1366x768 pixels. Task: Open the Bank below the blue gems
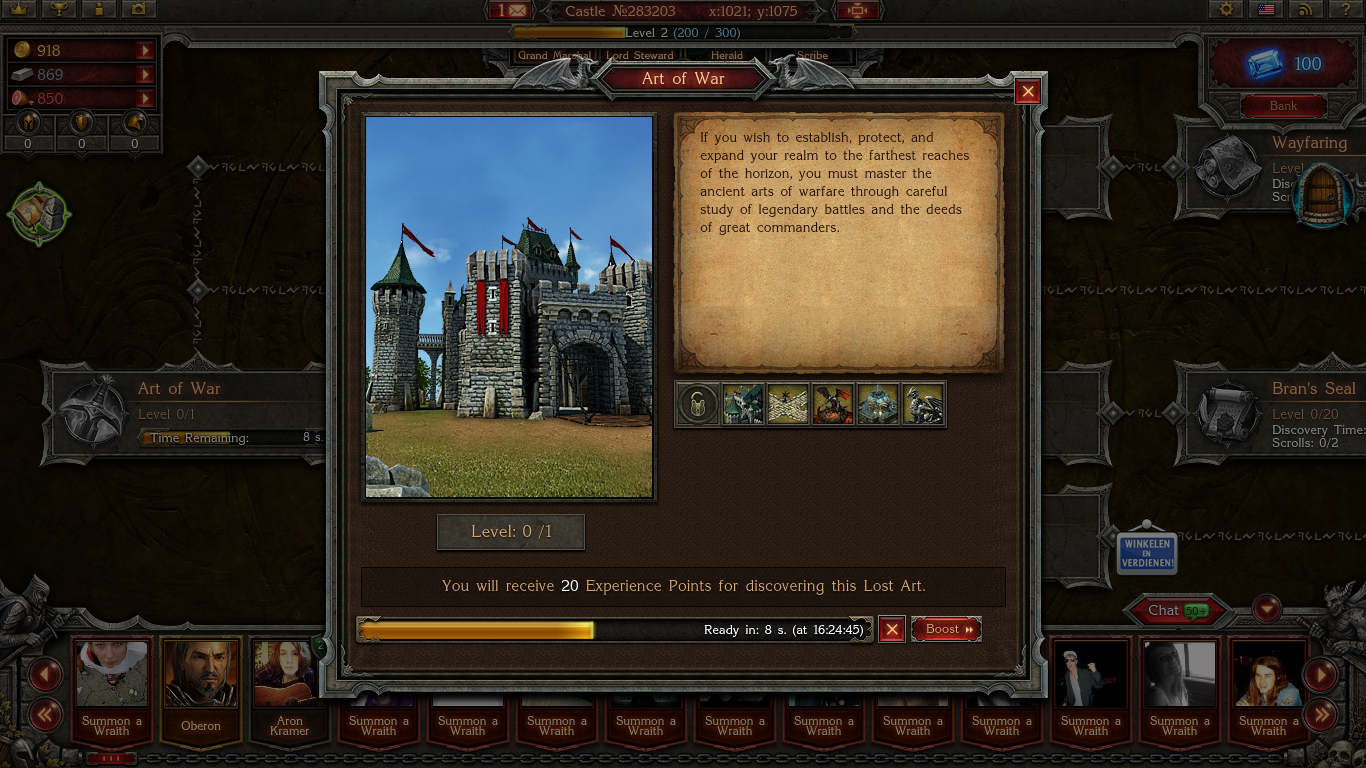1283,106
